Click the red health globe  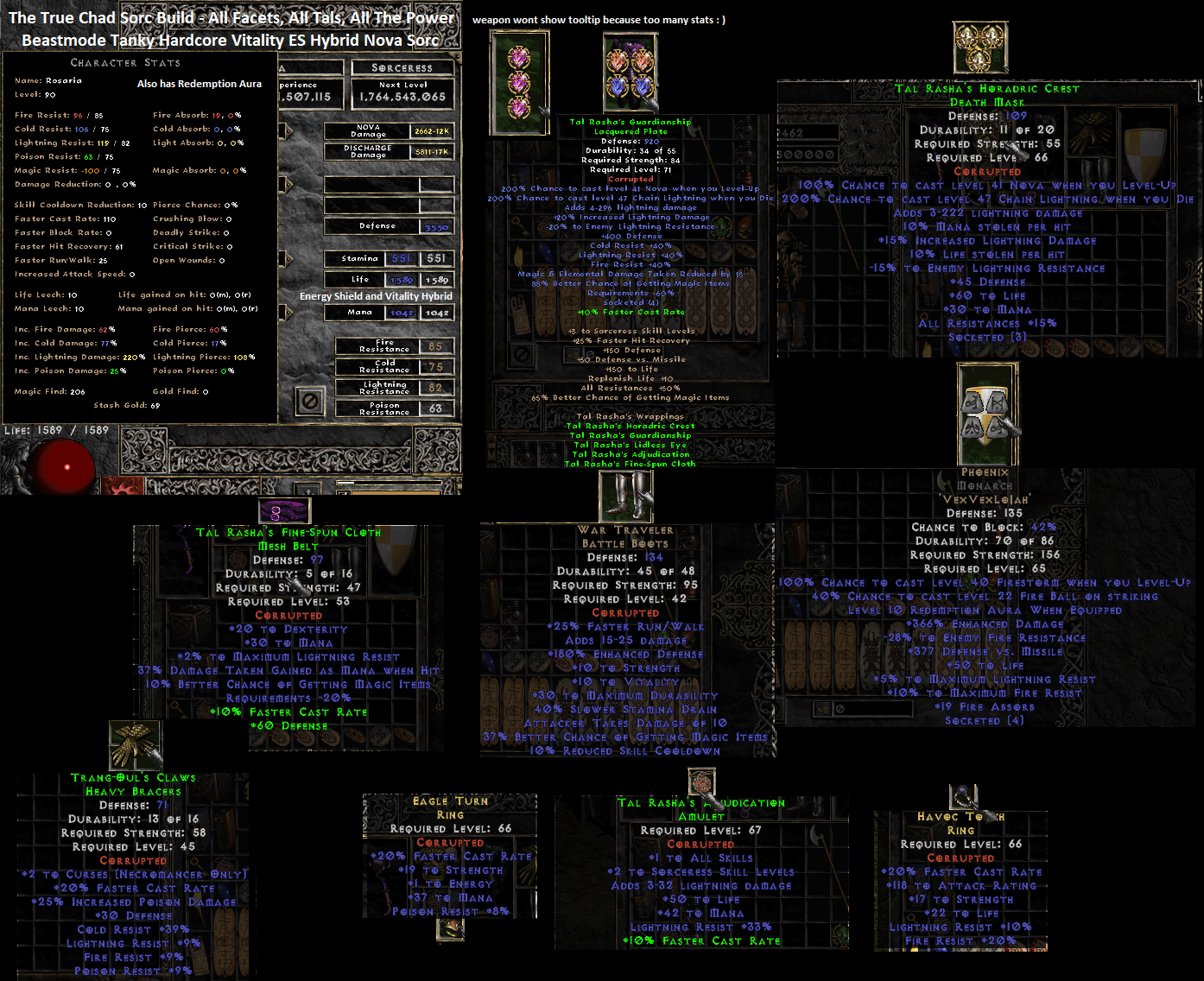tap(60, 467)
